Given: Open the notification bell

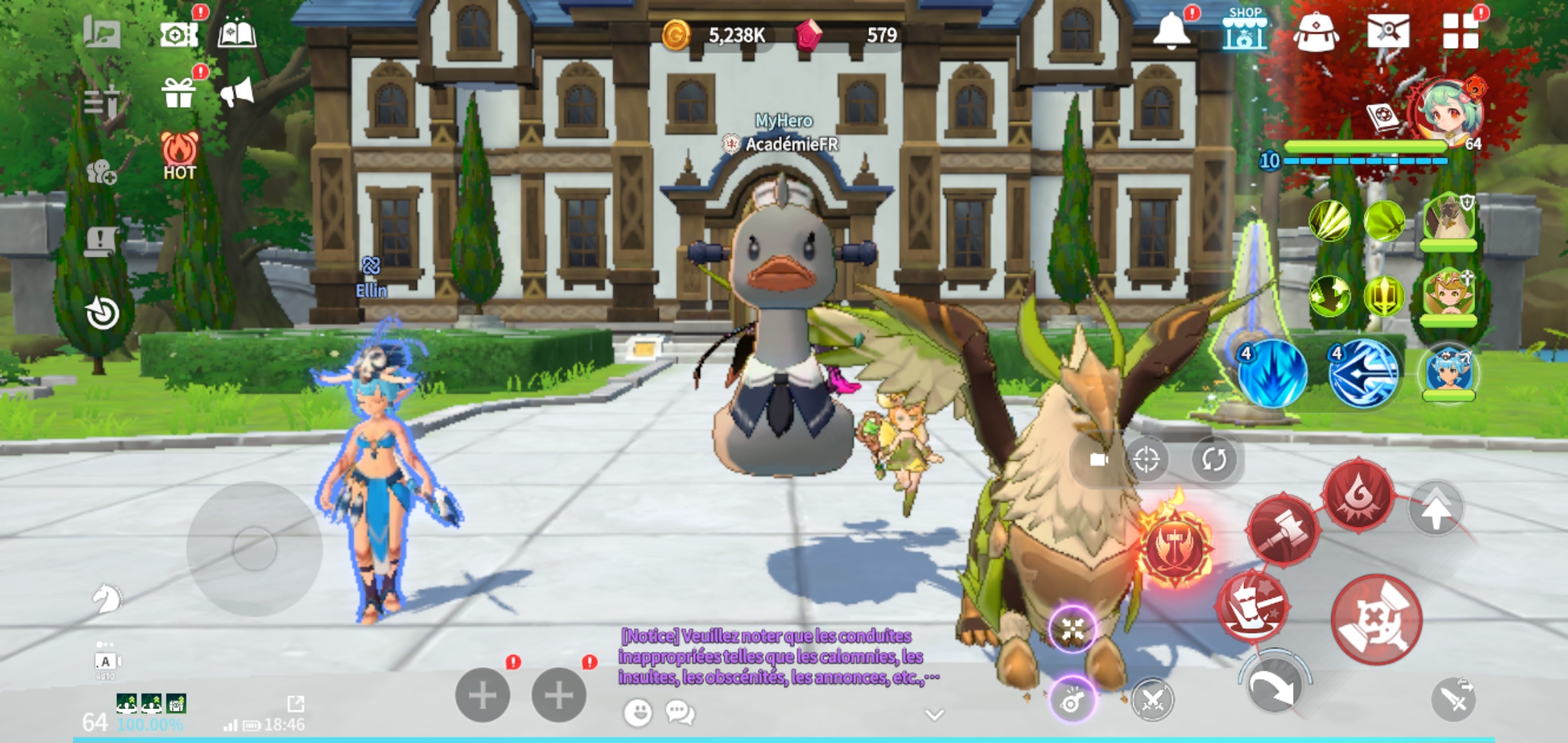Looking at the screenshot, I should (x=1171, y=31).
